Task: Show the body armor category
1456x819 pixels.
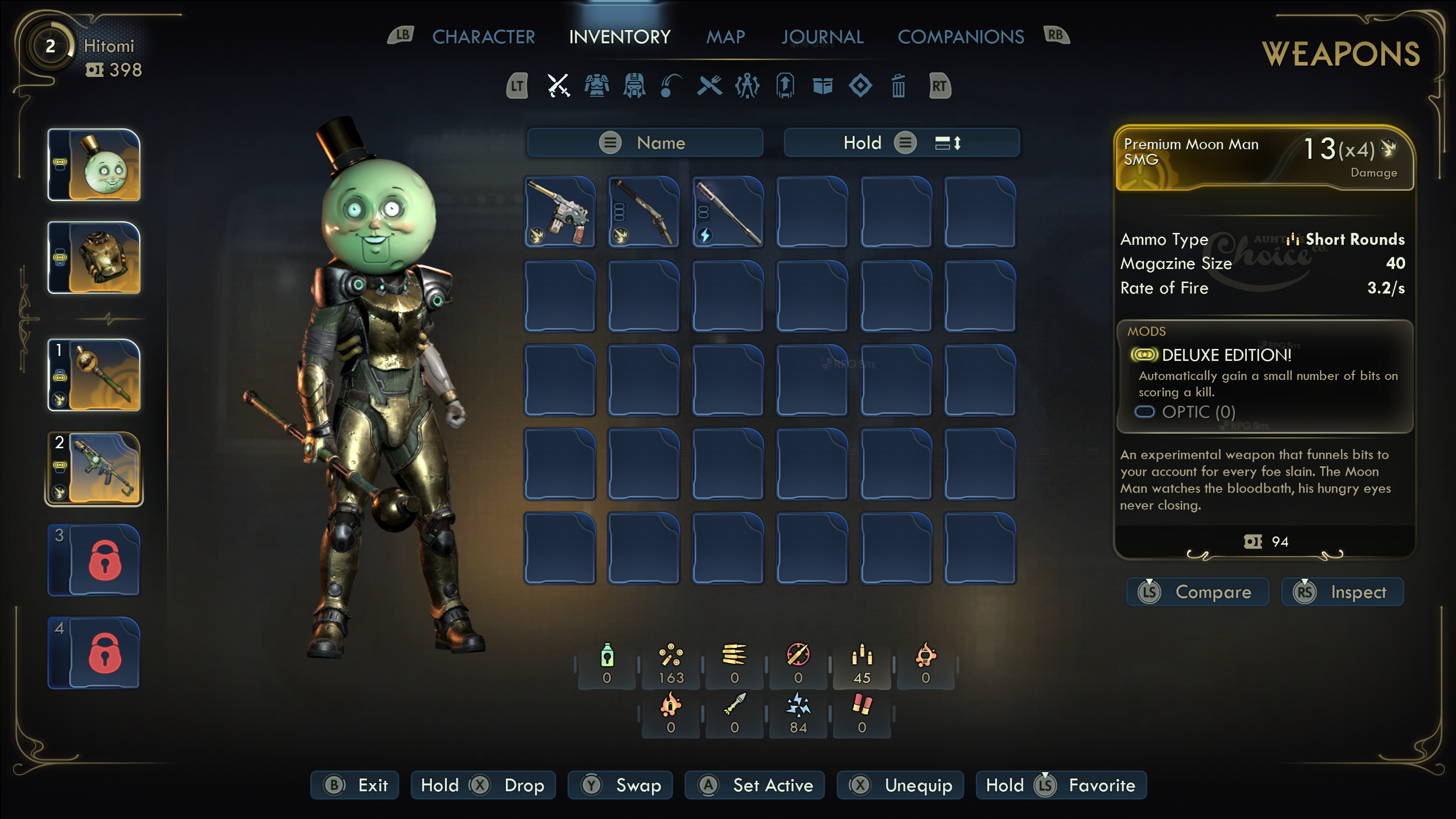Action: point(596,86)
